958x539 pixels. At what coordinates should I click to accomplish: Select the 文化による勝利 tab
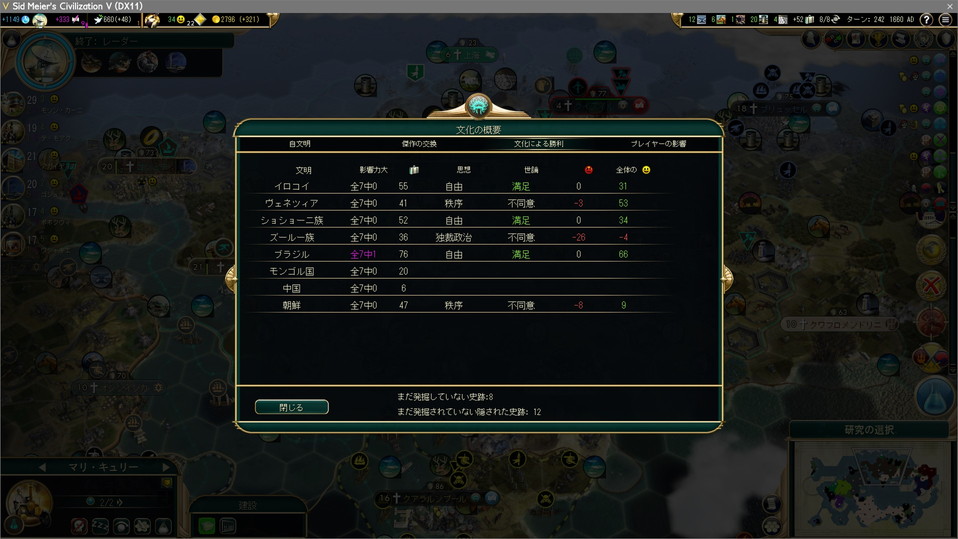(x=538, y=144)
